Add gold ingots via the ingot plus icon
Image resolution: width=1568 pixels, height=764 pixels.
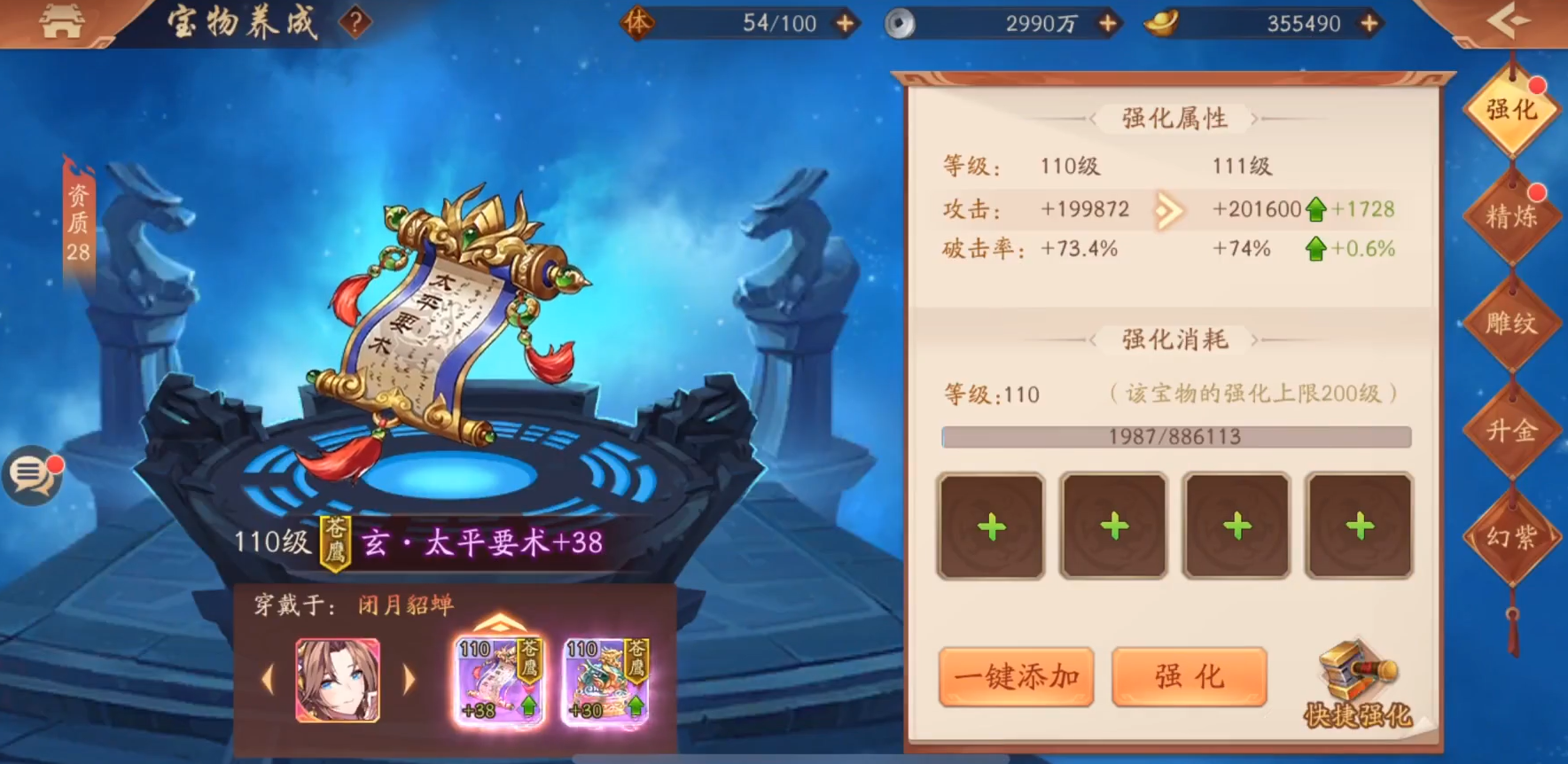(1370, 24)
